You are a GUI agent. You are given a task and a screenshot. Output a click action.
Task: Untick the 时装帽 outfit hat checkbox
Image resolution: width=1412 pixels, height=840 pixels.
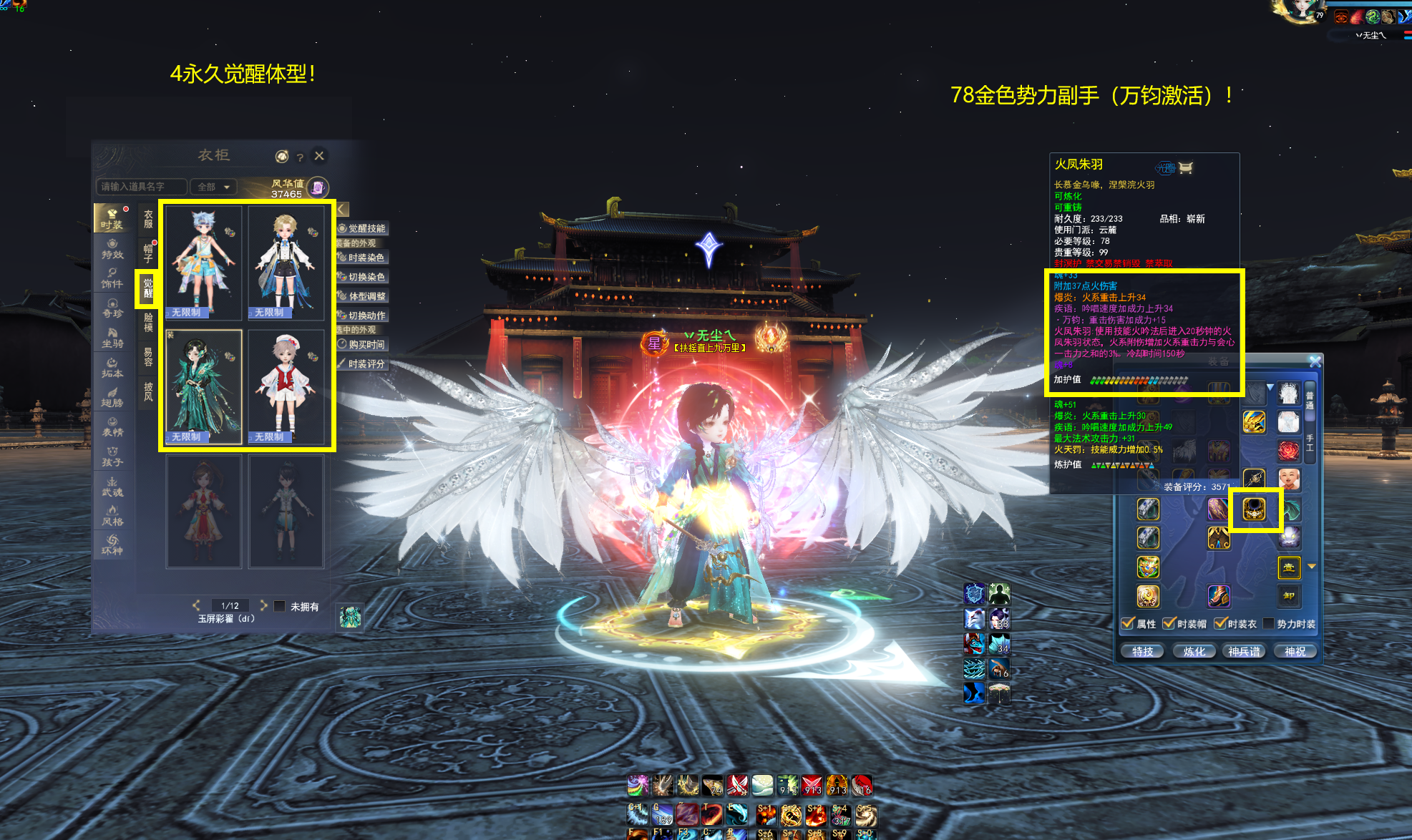click(x=1169, y=624)
